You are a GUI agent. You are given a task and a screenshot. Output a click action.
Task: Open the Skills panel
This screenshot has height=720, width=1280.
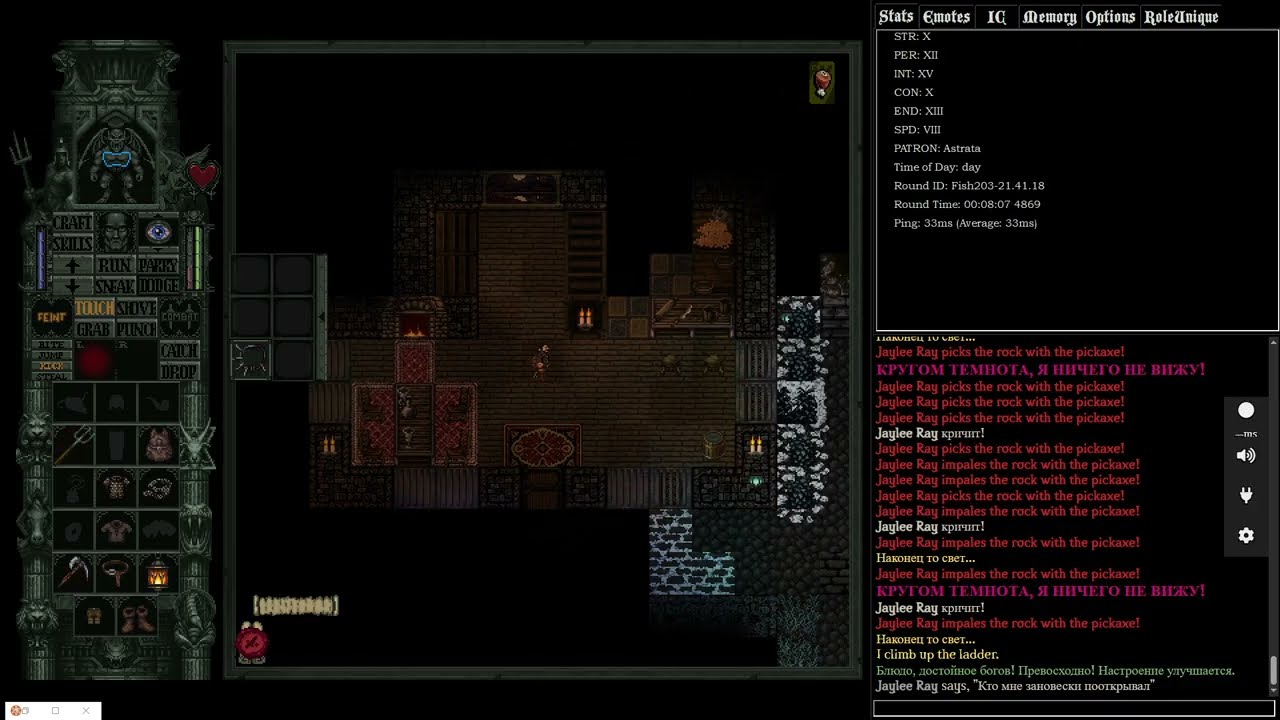tap(72, 243)
